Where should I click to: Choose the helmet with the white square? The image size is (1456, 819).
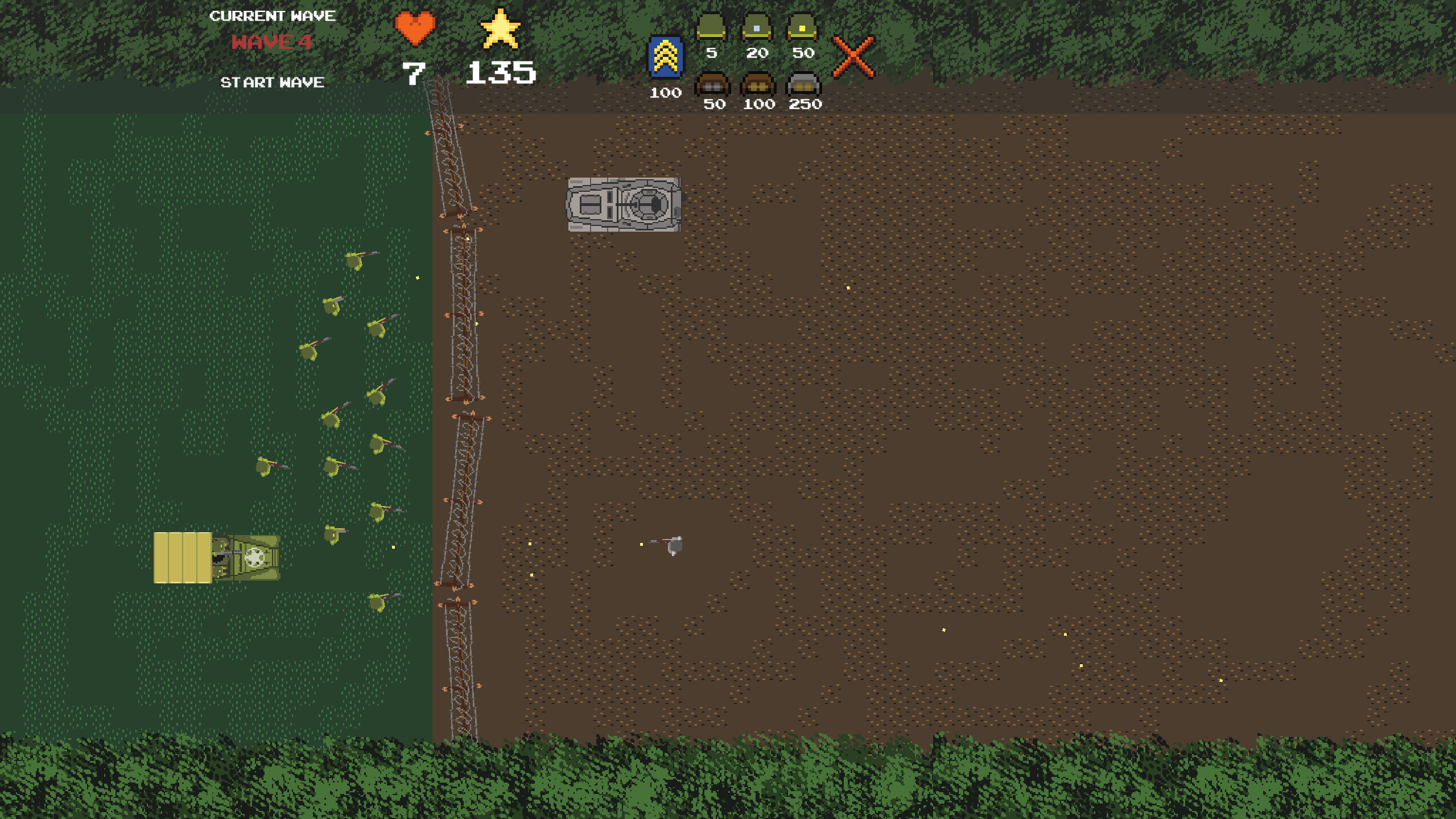tap(757, 27)
